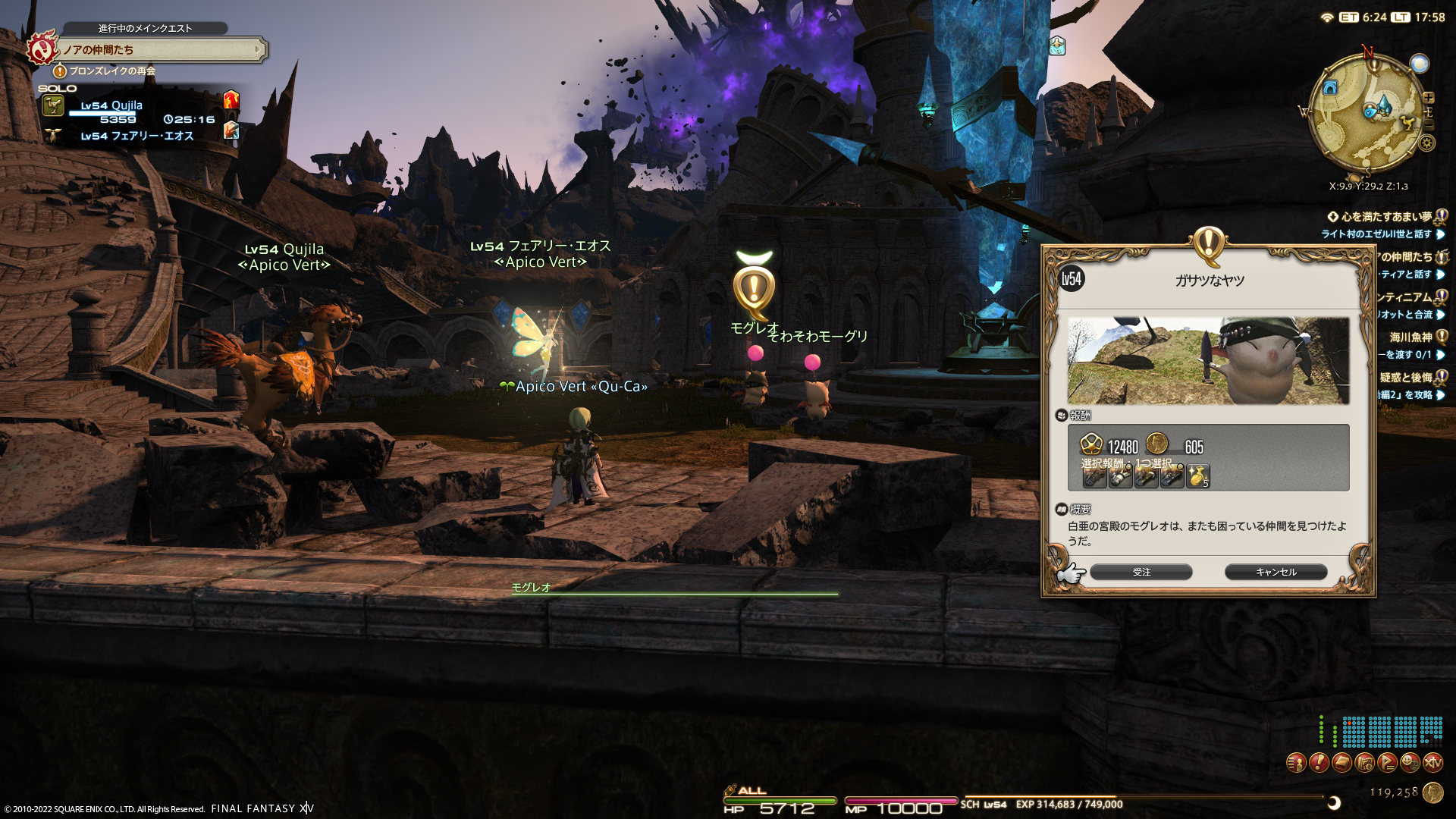The height and width of the screenshot is (819, 1456).
Task: Open the Party flag menu icon
Action: point(1387,762)
